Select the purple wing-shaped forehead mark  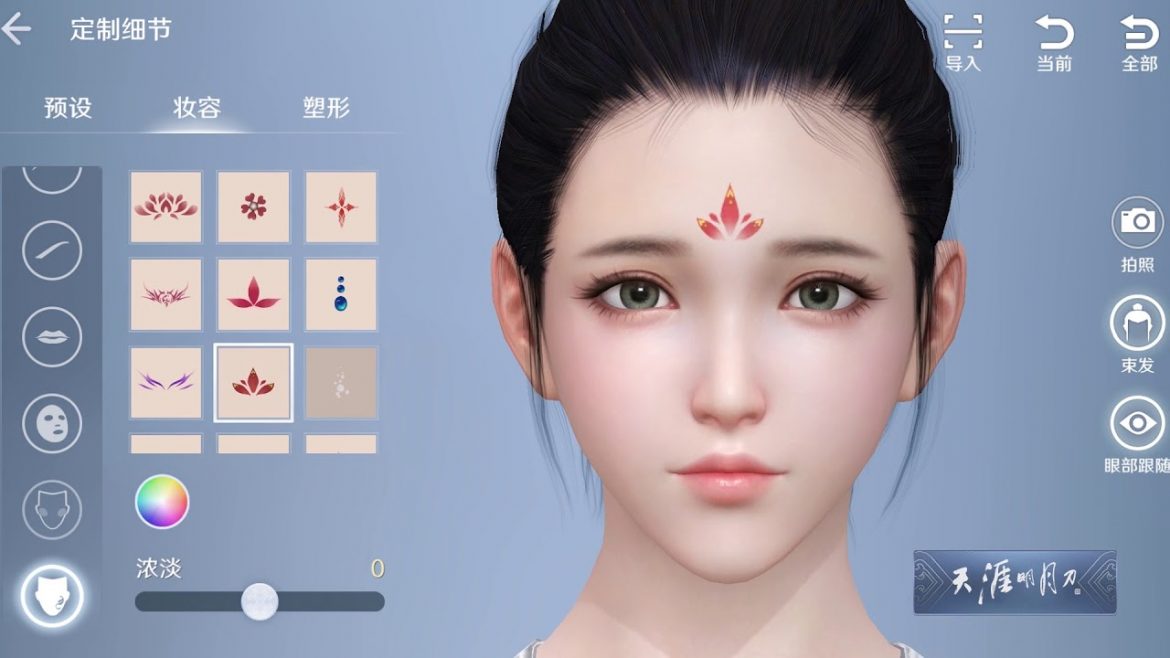pyautogui.click(x=166, y=382)
